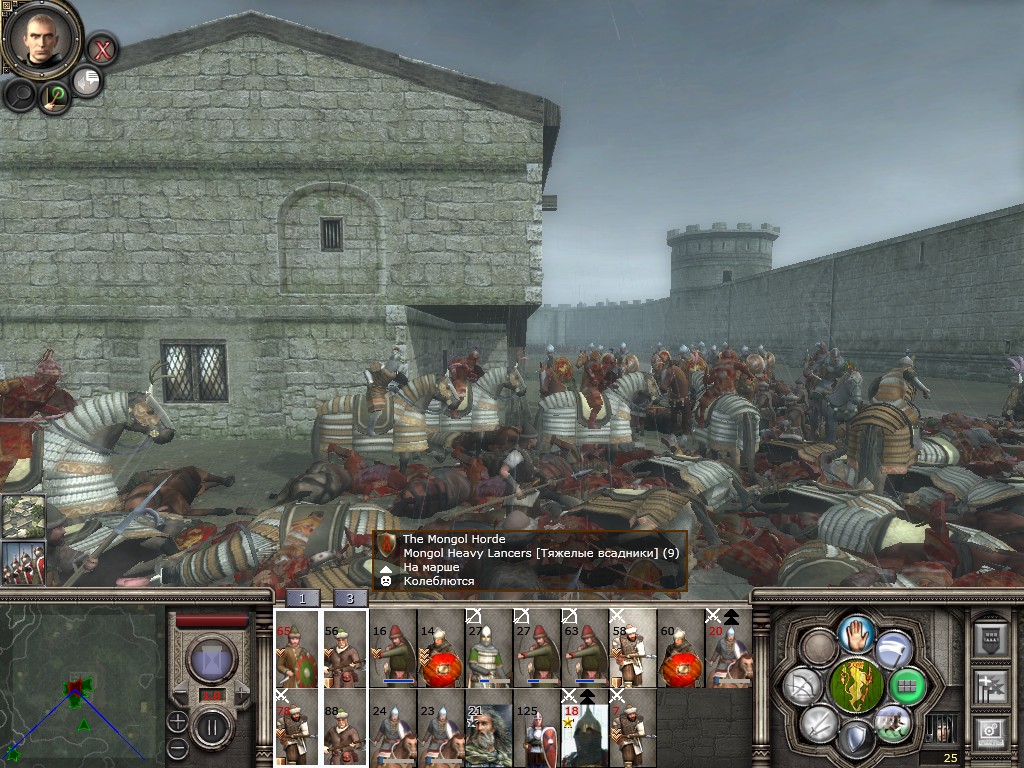1024x768 pixels.
Task: Toggle the shield guard mode button
Action: pyautogui.click(x=853, y=739)
